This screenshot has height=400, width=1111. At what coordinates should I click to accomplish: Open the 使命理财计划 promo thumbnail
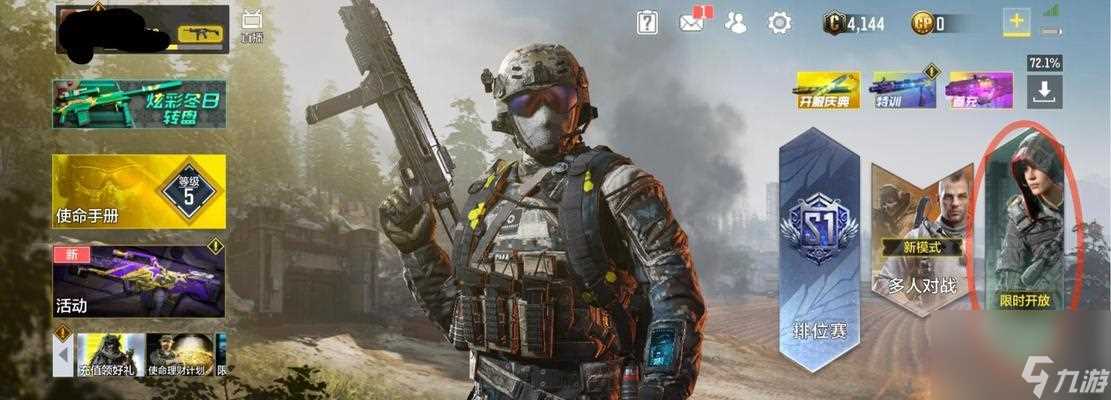[180, 355]
